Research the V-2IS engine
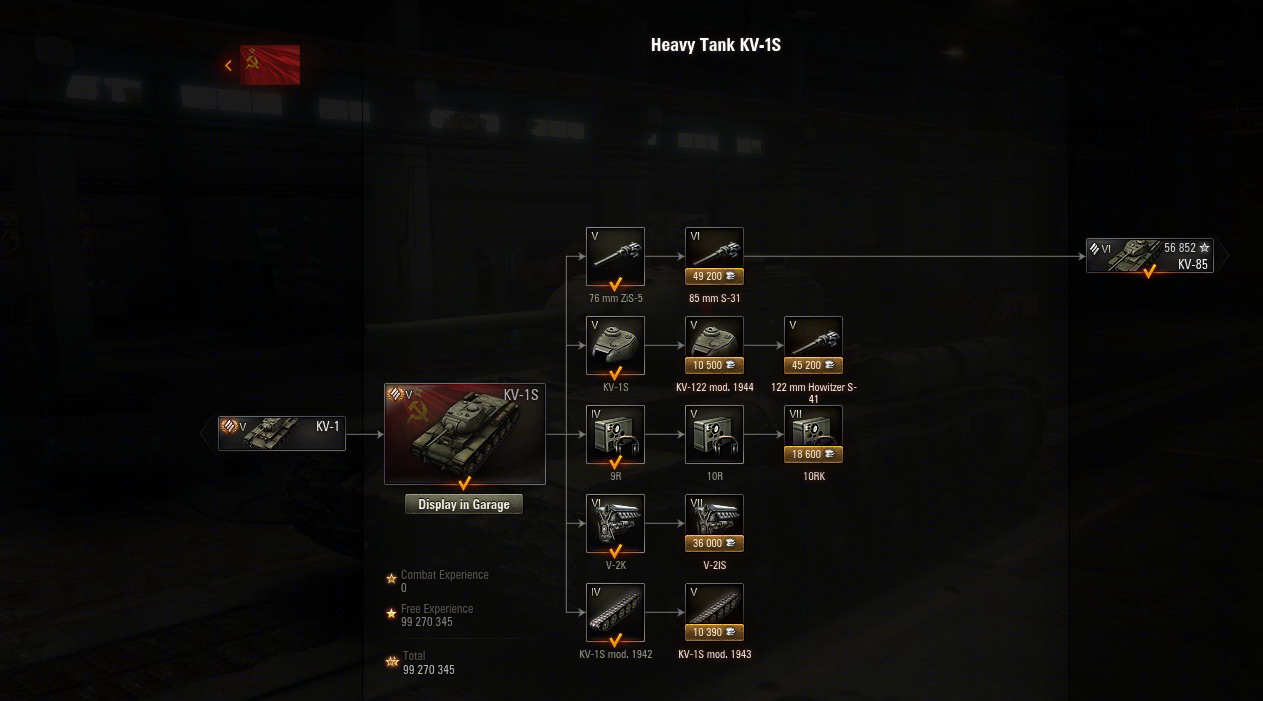 coord(714,523)
